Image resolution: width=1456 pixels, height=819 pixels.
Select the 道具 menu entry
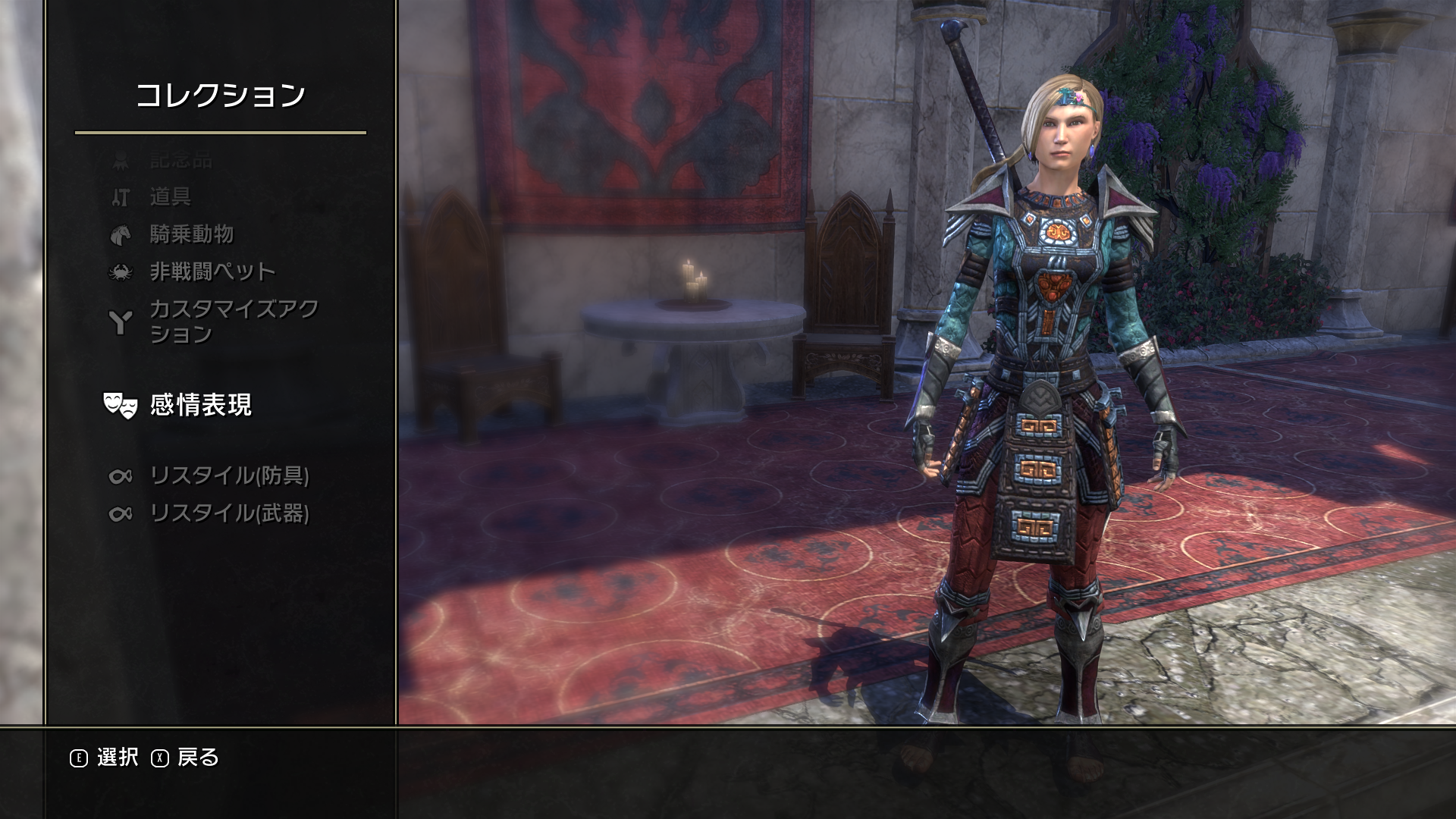click(170, 197)
